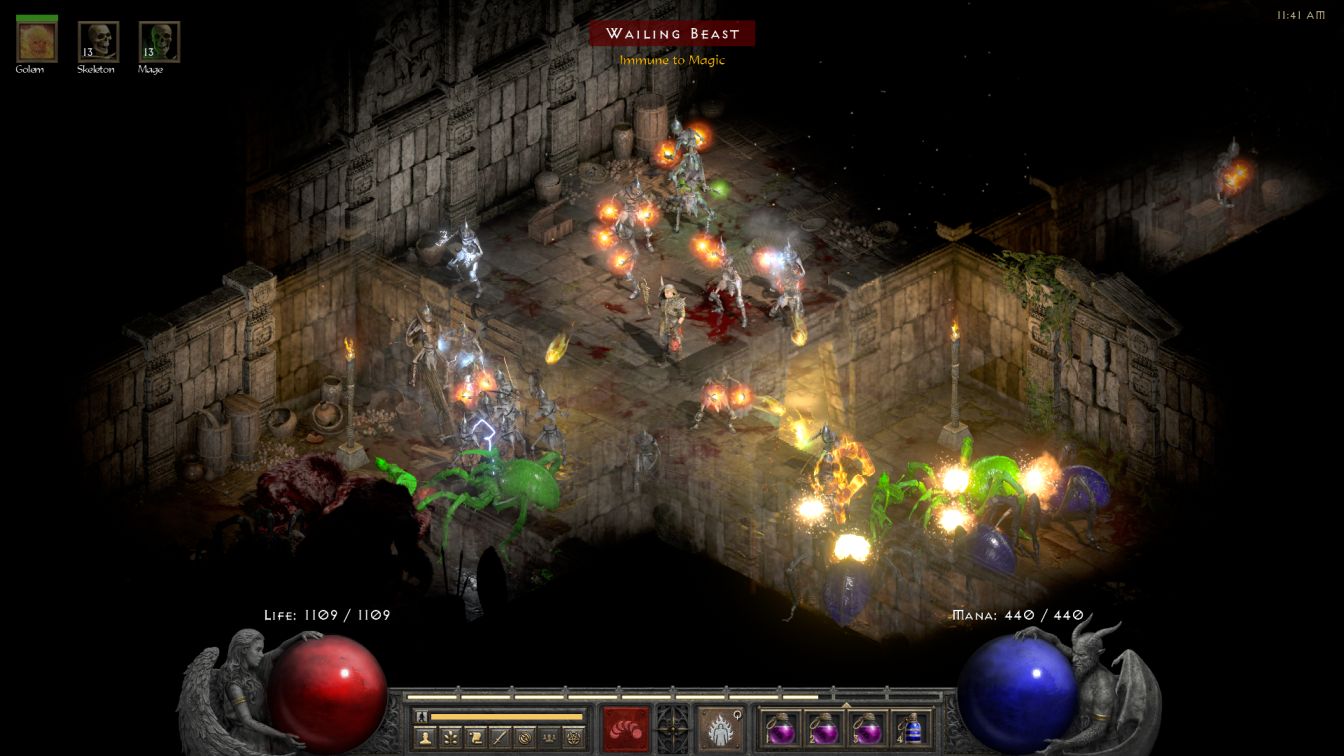This screenshot has width=1344, height=756.
Task: Select the Skeleton Mage minion portrait
Action: (159, 42)
